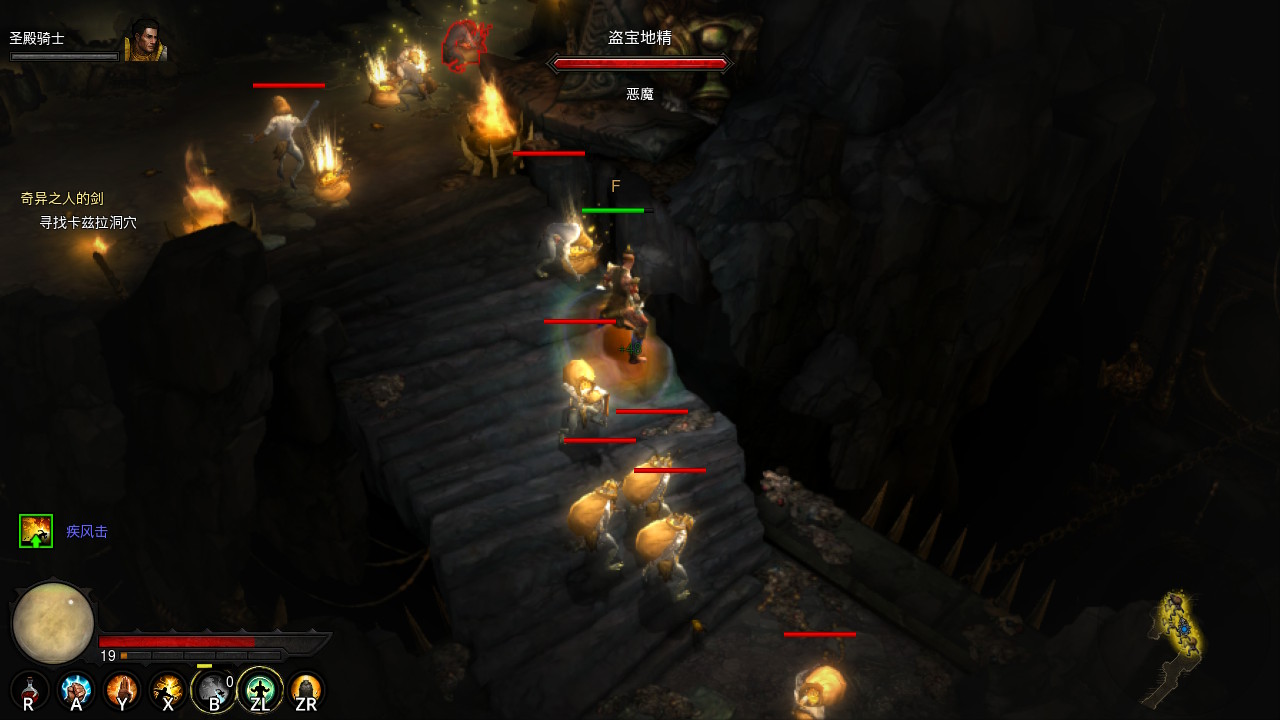This screenshot has height=720, width=1280.
Task: Open the yellow-outlined minimap
Action: click(1177, 640)
